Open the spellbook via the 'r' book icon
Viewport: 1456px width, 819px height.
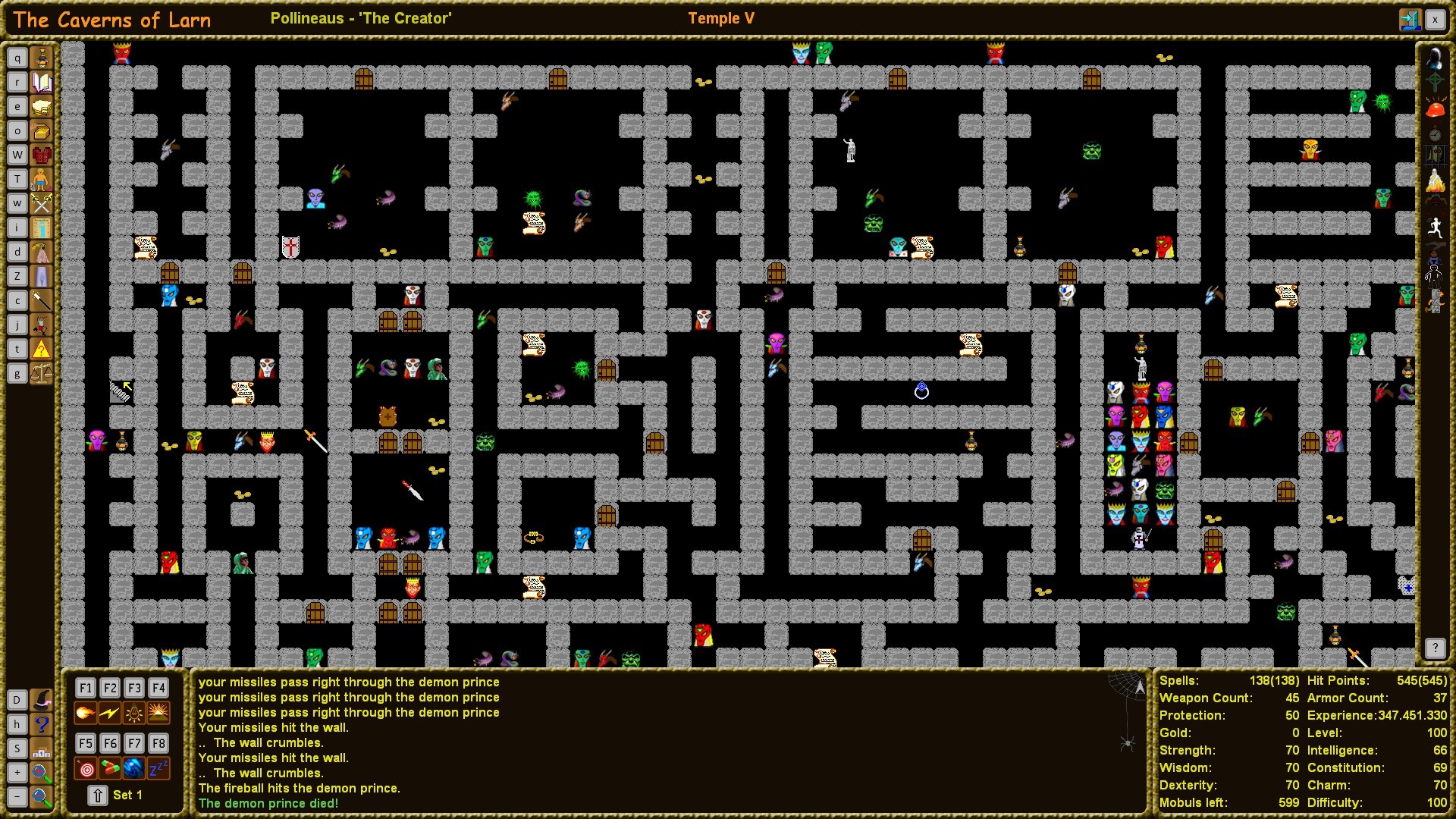click(x=42, y=81)
